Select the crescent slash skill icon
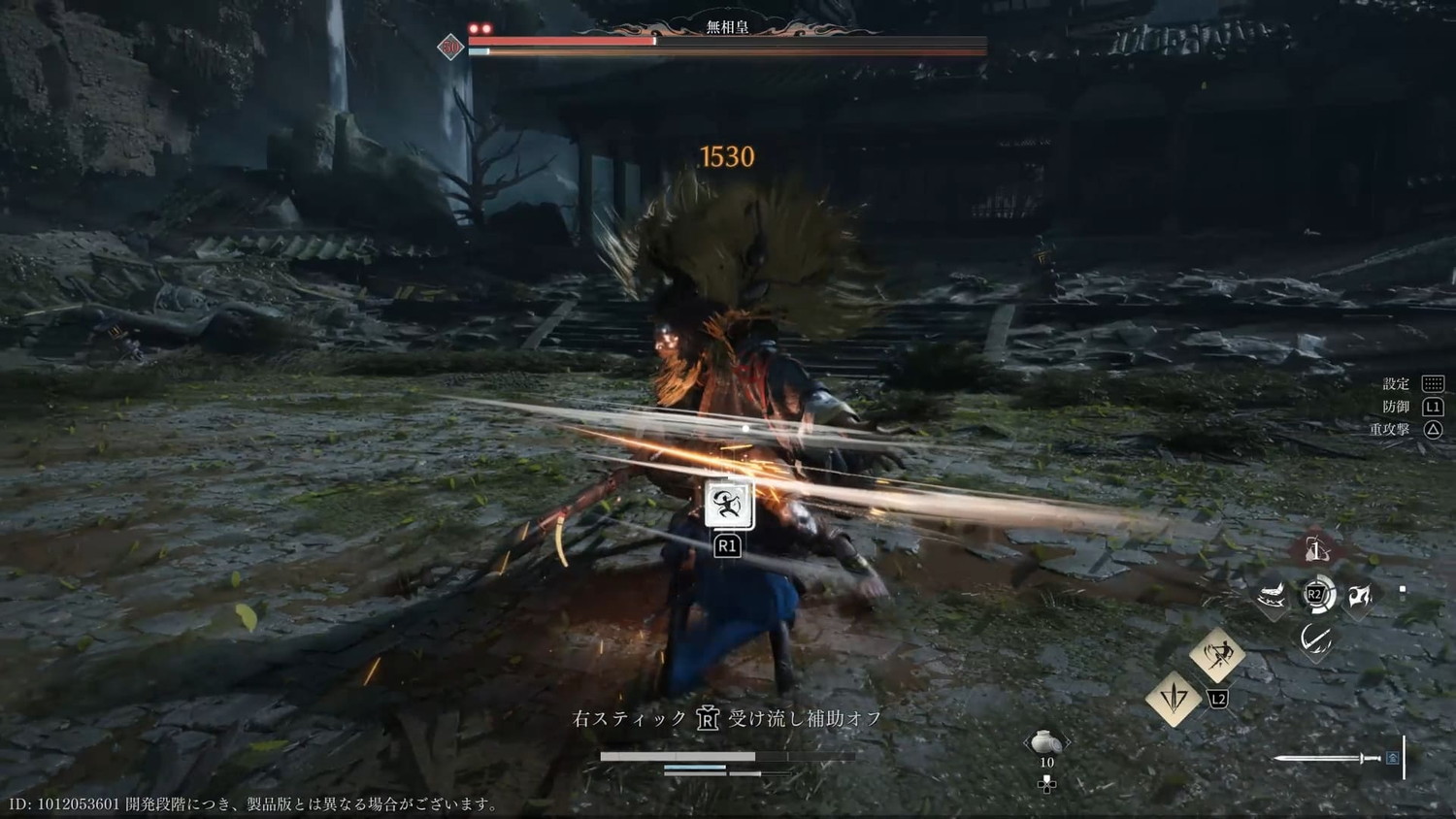 pos(1315,639)
